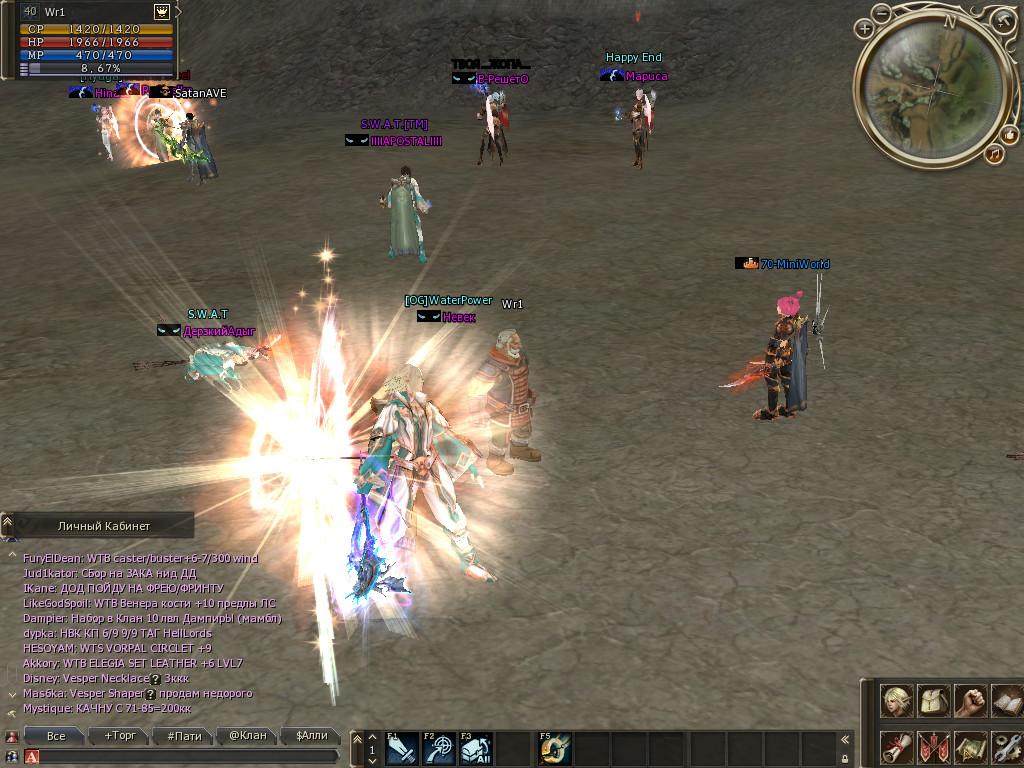Screen dimensions: 1024x768
Task: Zoom in the minimap with plus button
Action: click(864, 30)
